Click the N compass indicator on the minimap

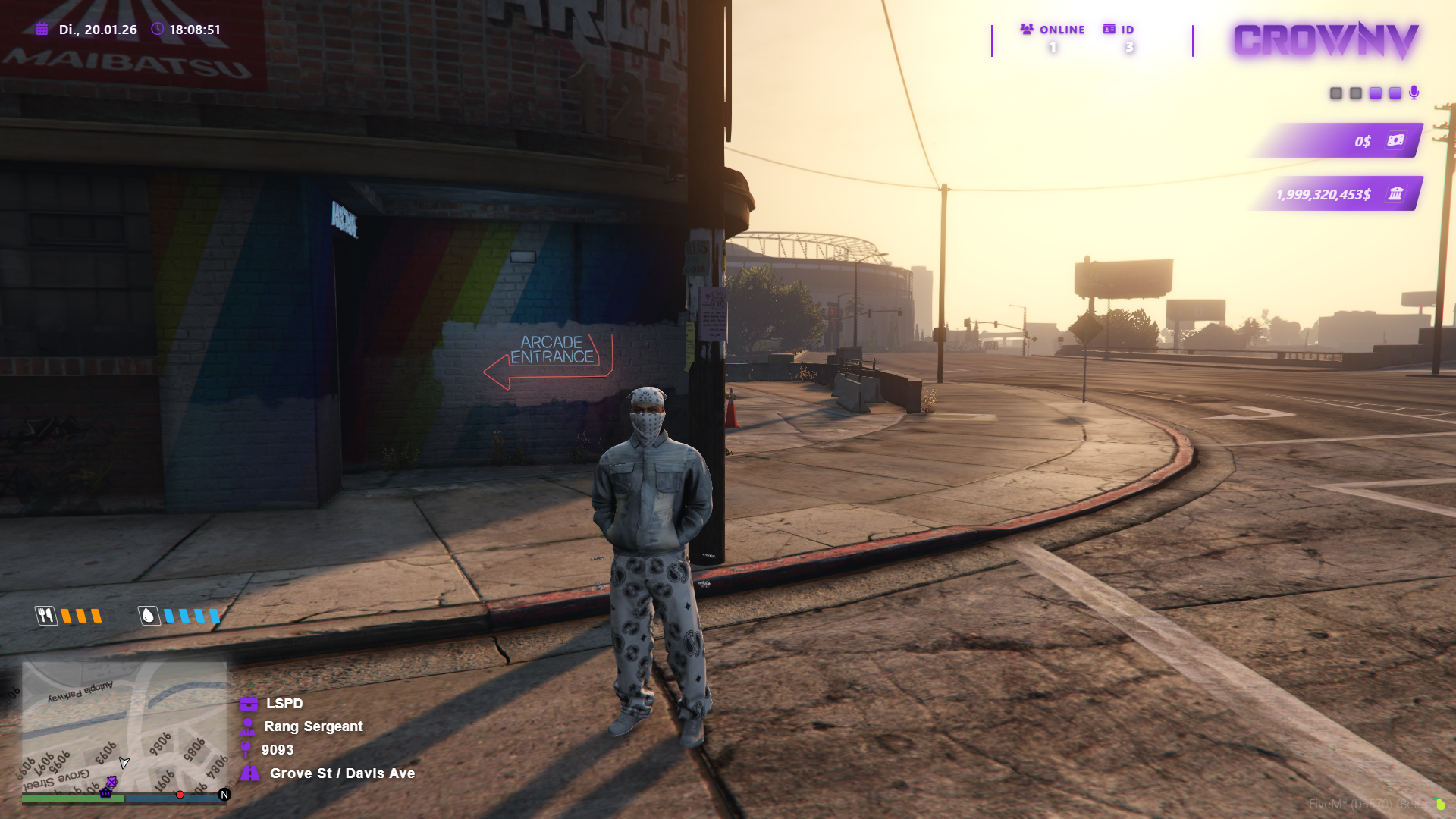[224, 794]
